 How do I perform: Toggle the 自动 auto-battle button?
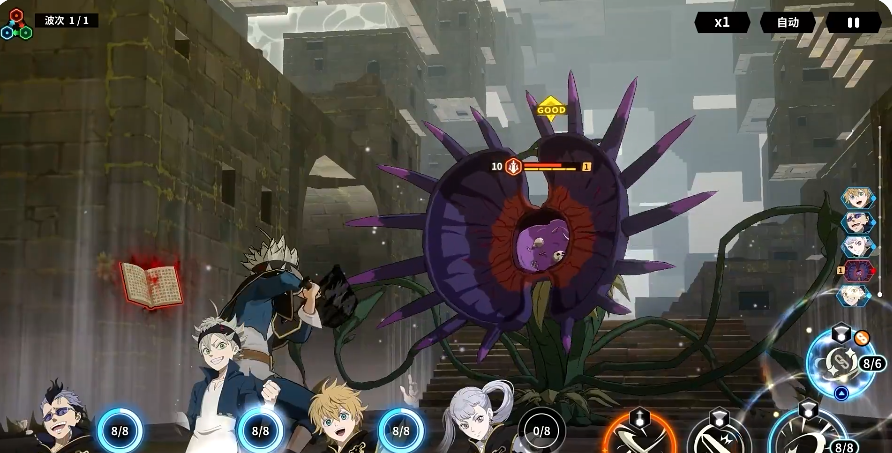tap(787, 22)
